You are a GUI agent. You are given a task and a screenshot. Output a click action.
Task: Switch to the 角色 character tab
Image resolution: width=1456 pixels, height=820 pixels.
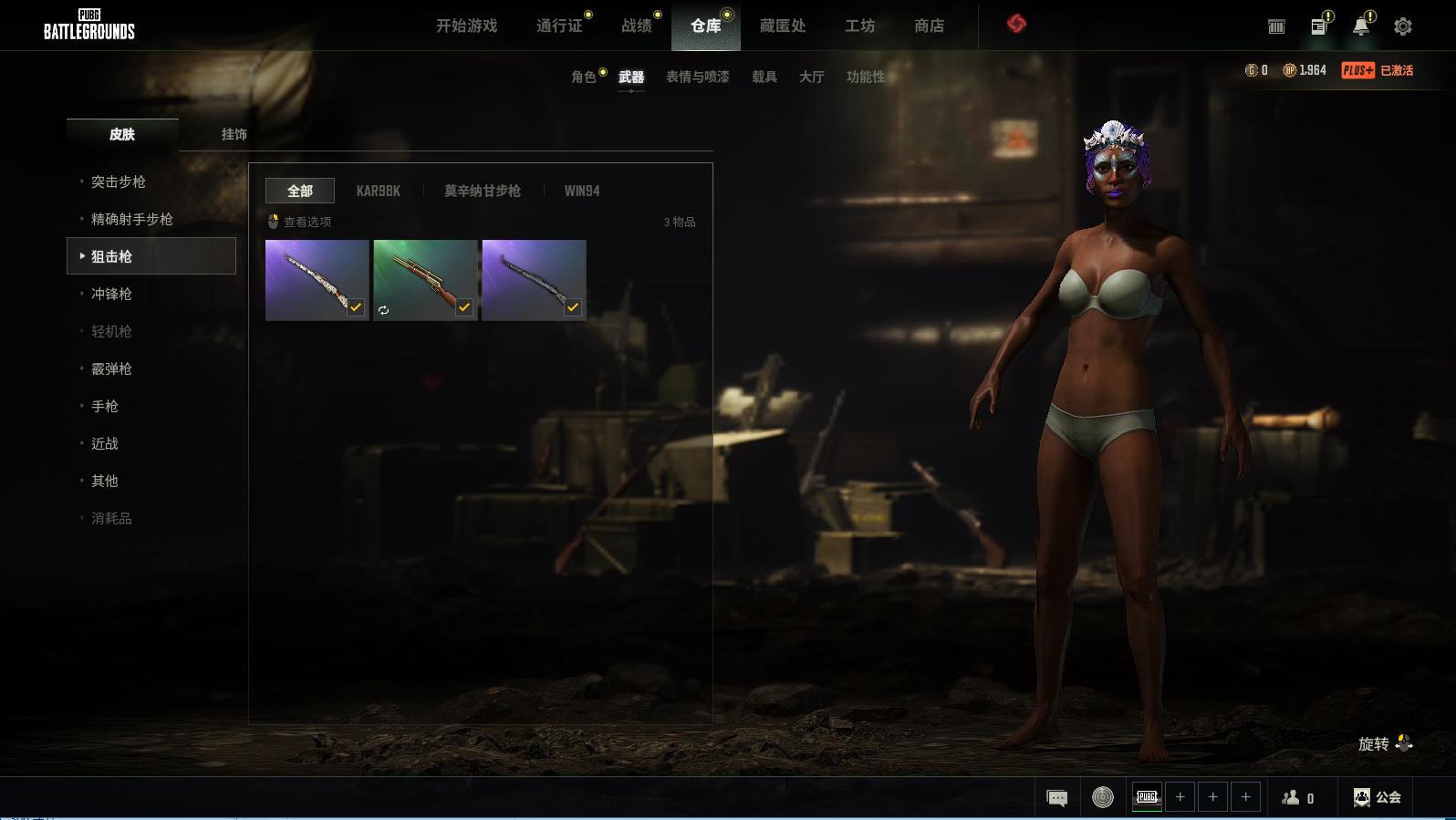(583, 78)
